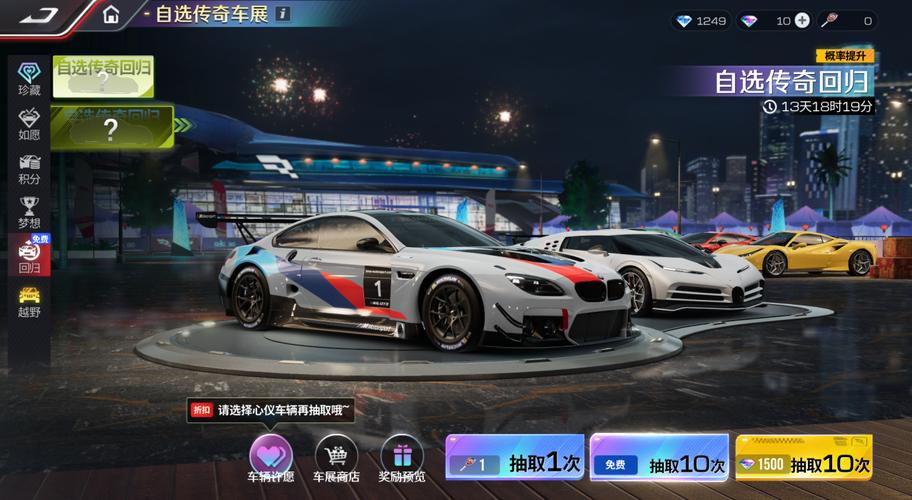The width and height of the screenshot is (912, 500).
Task: Show the 奖励预览 reward preview
Action: pos(402,457)
